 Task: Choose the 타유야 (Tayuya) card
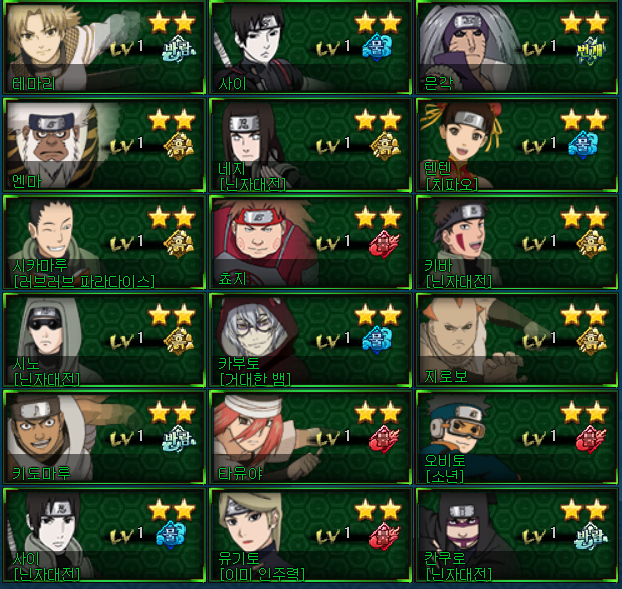point(310,438)
